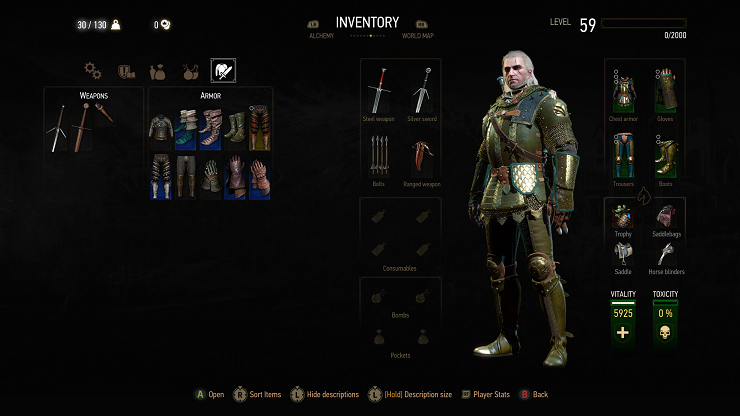Pick the mace-like weapon in Weapons
The image size is (740, 416).
tap(103, 113)
